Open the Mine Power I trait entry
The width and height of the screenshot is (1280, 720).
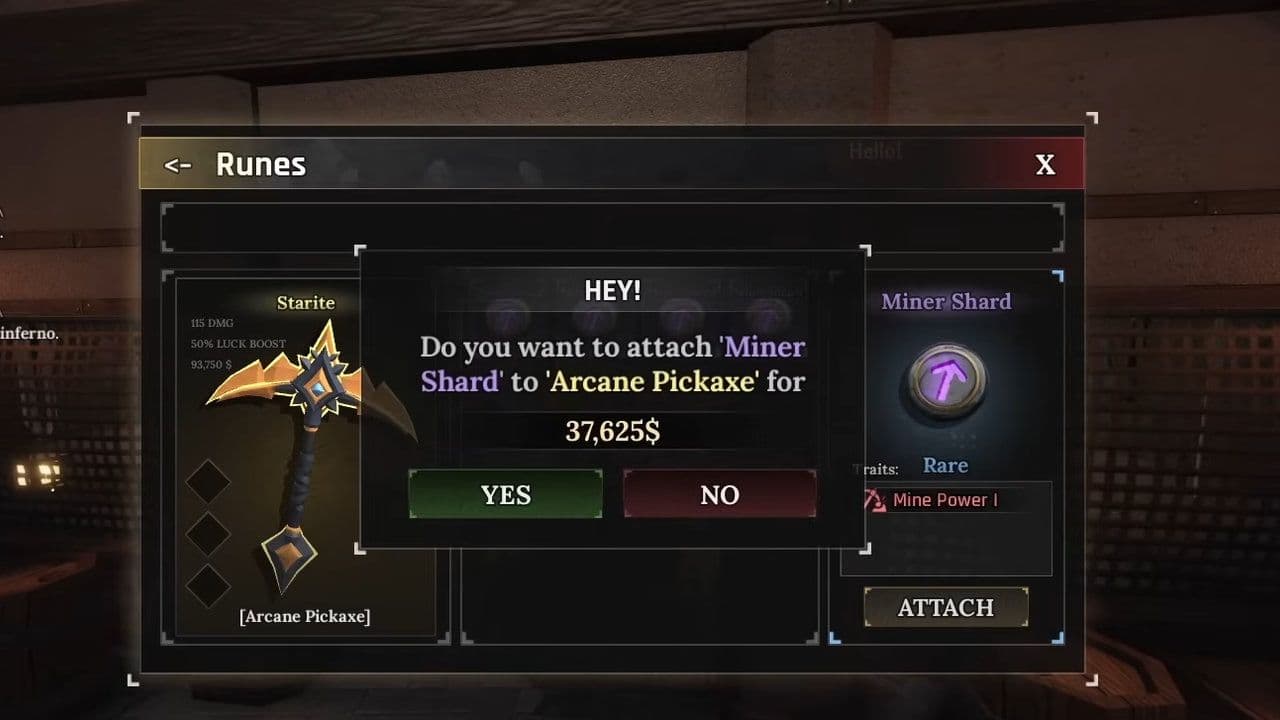coord(944,499)
